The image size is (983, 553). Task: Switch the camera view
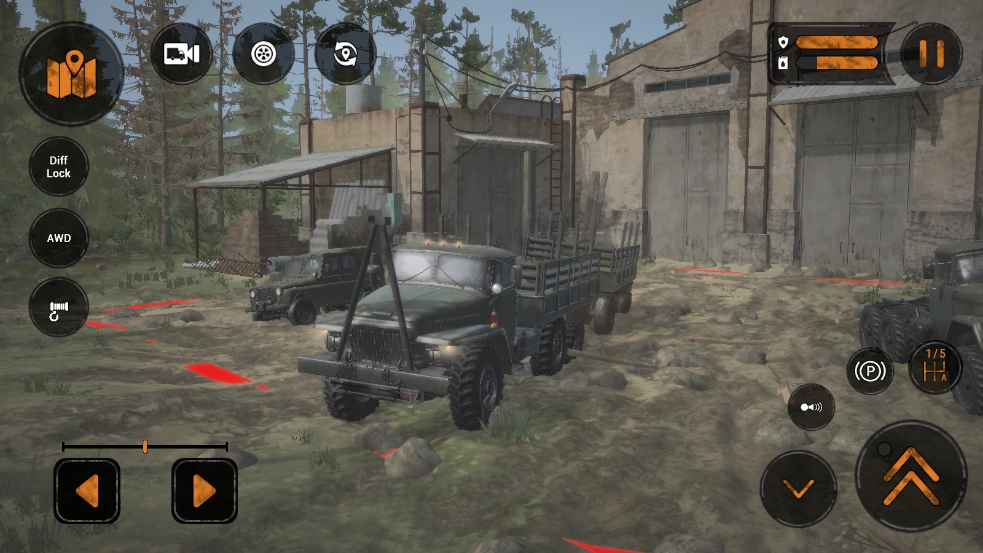181,53
